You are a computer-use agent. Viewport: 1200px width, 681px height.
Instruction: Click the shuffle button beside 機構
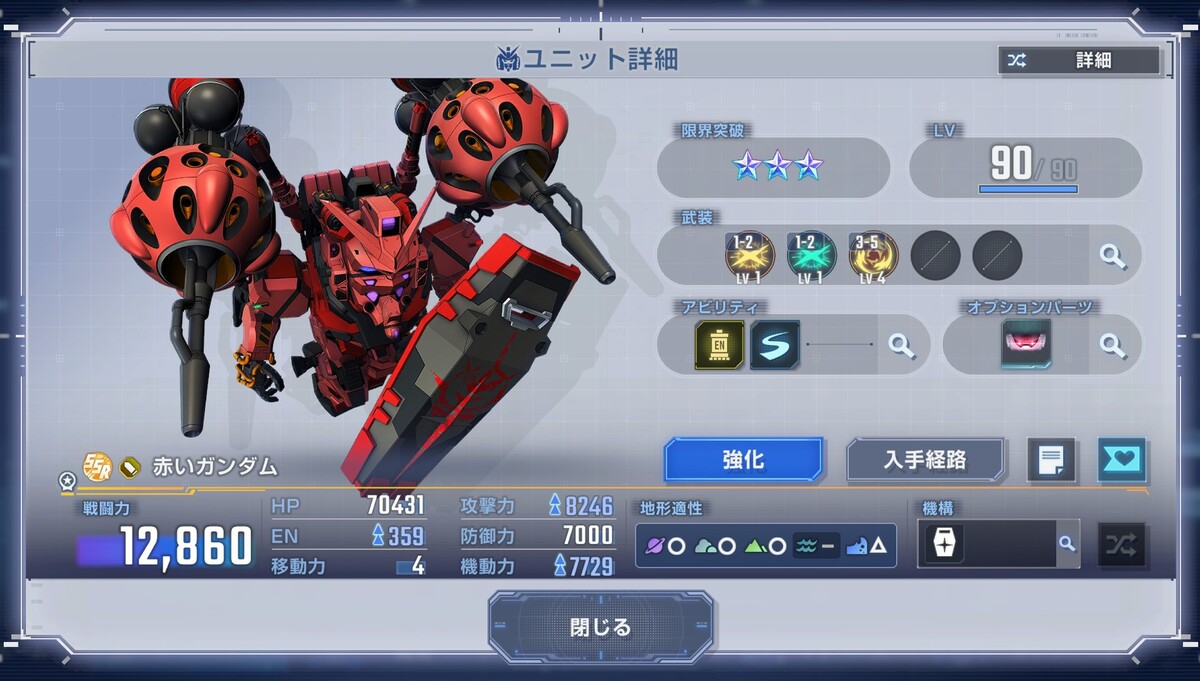pyautogui.click(x=1122, y=545)
